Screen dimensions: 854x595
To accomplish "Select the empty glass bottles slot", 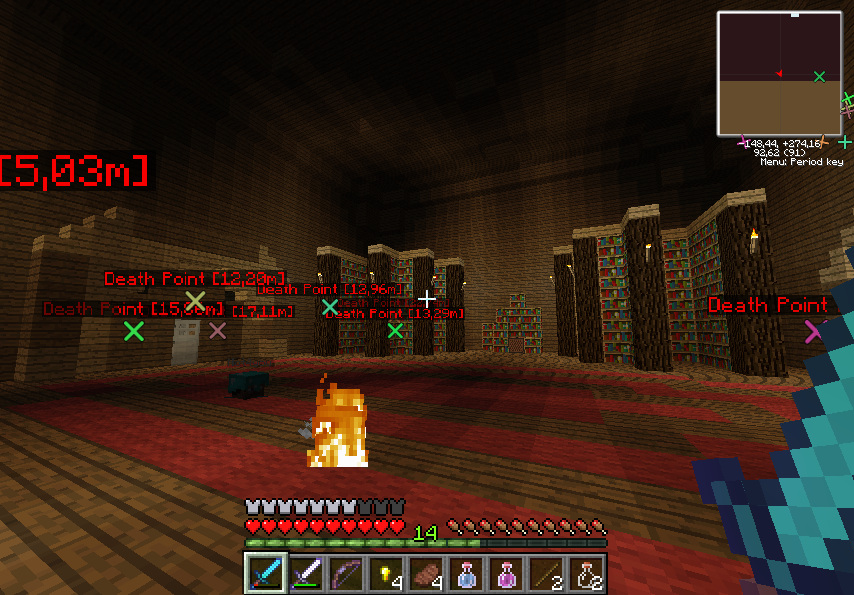I will pyautogui.click(x=587, y=573).
